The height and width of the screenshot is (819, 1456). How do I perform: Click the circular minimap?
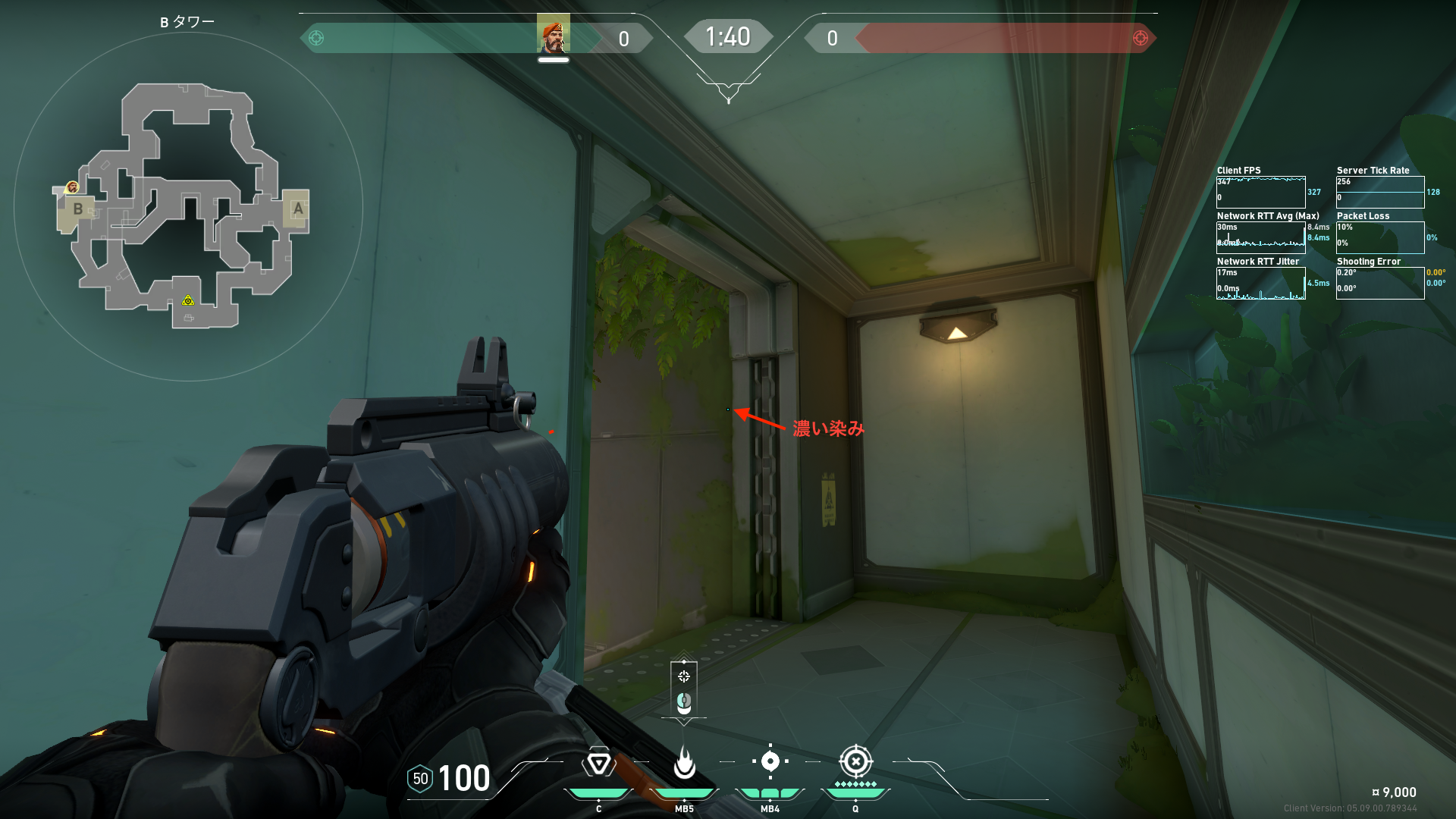[x=188, y=206]
